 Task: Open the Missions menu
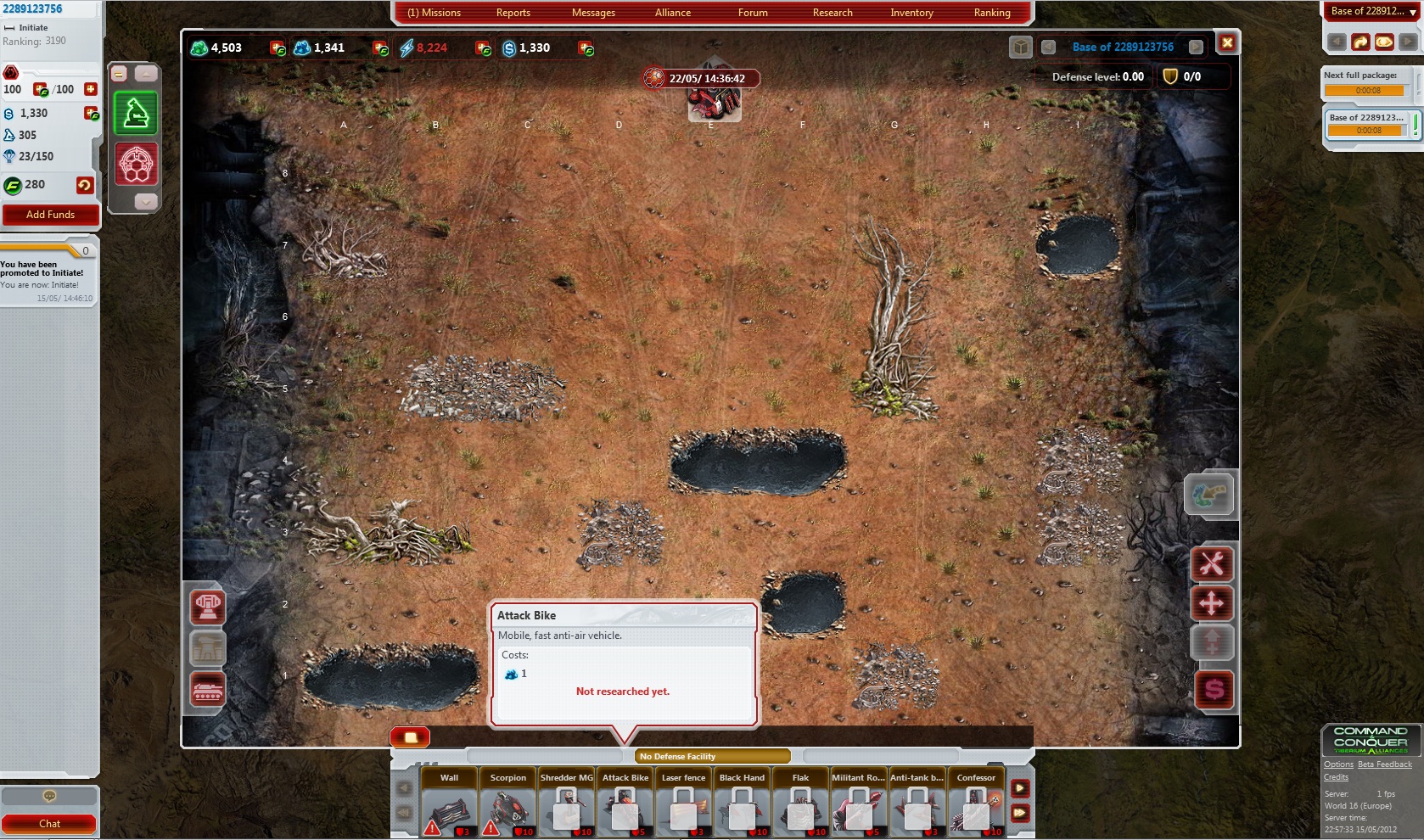(x=434, y=13)
